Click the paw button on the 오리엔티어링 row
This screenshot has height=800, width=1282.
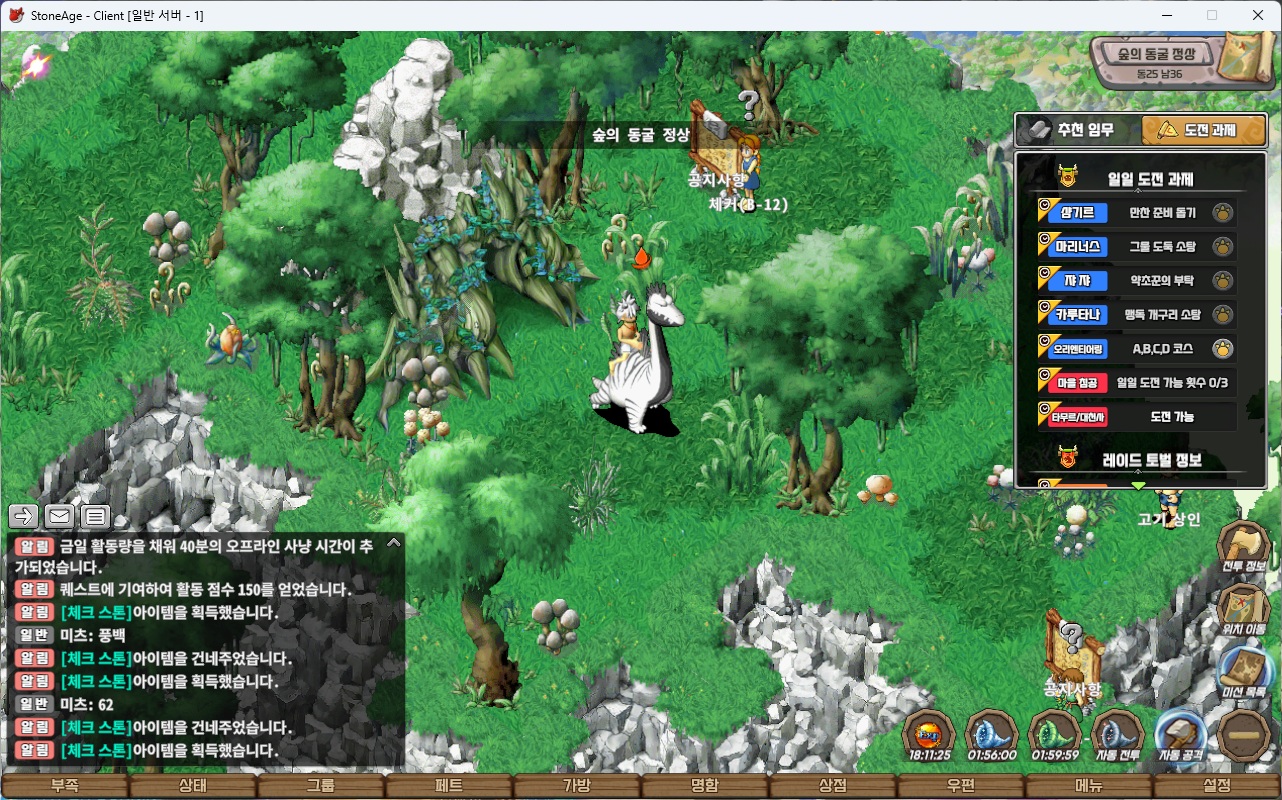point(1221,349)
